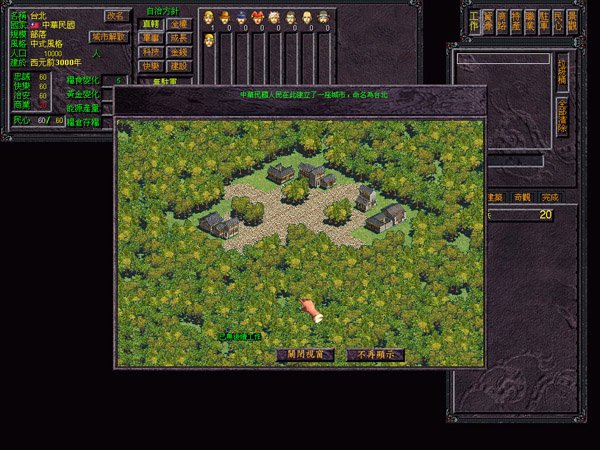Set governance policy to 直轄
This screenshot has height=450, width=600.
pyautogui.click(x=151, y=23)
